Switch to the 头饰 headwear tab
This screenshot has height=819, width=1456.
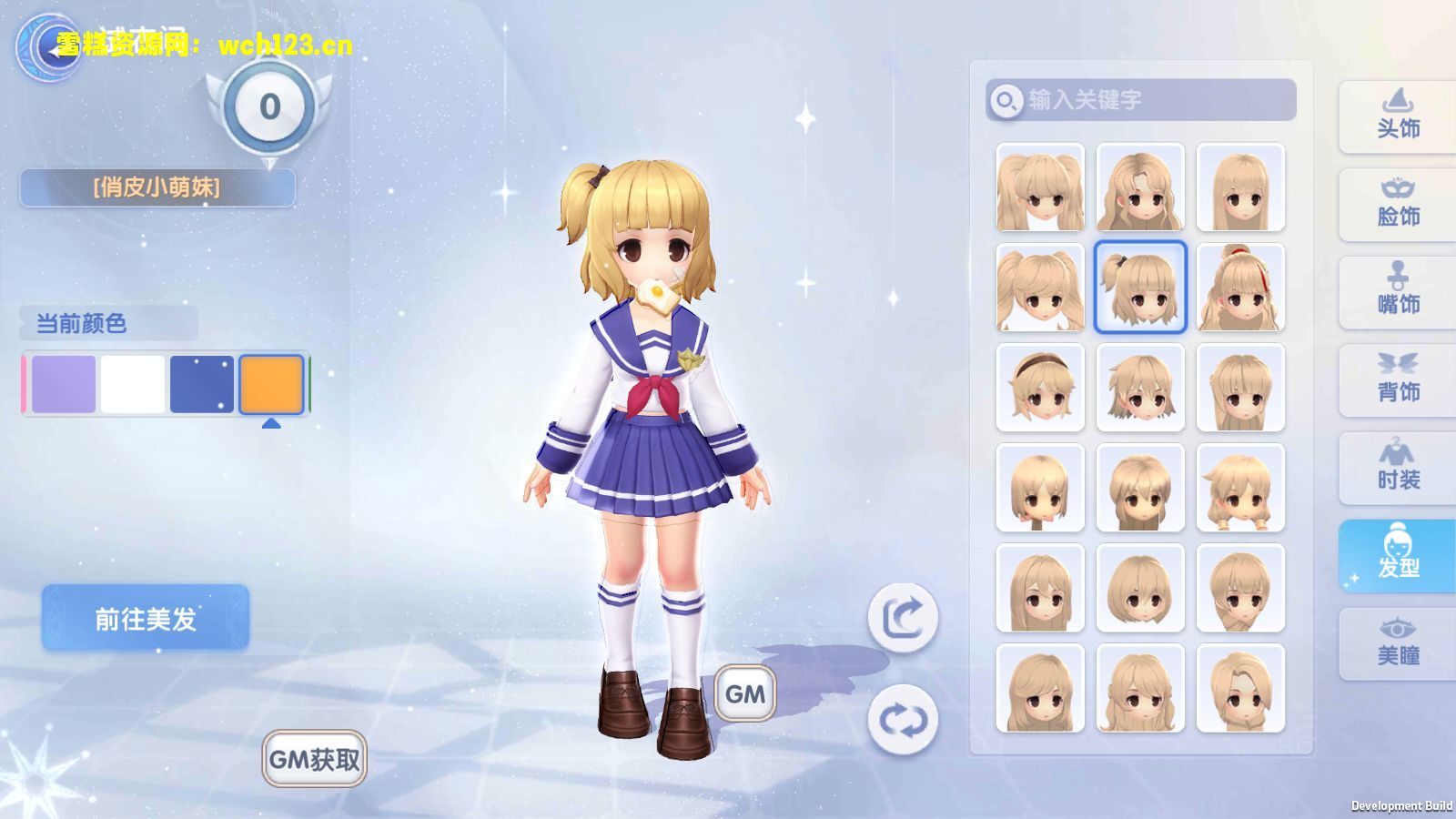click(1398, 116)
